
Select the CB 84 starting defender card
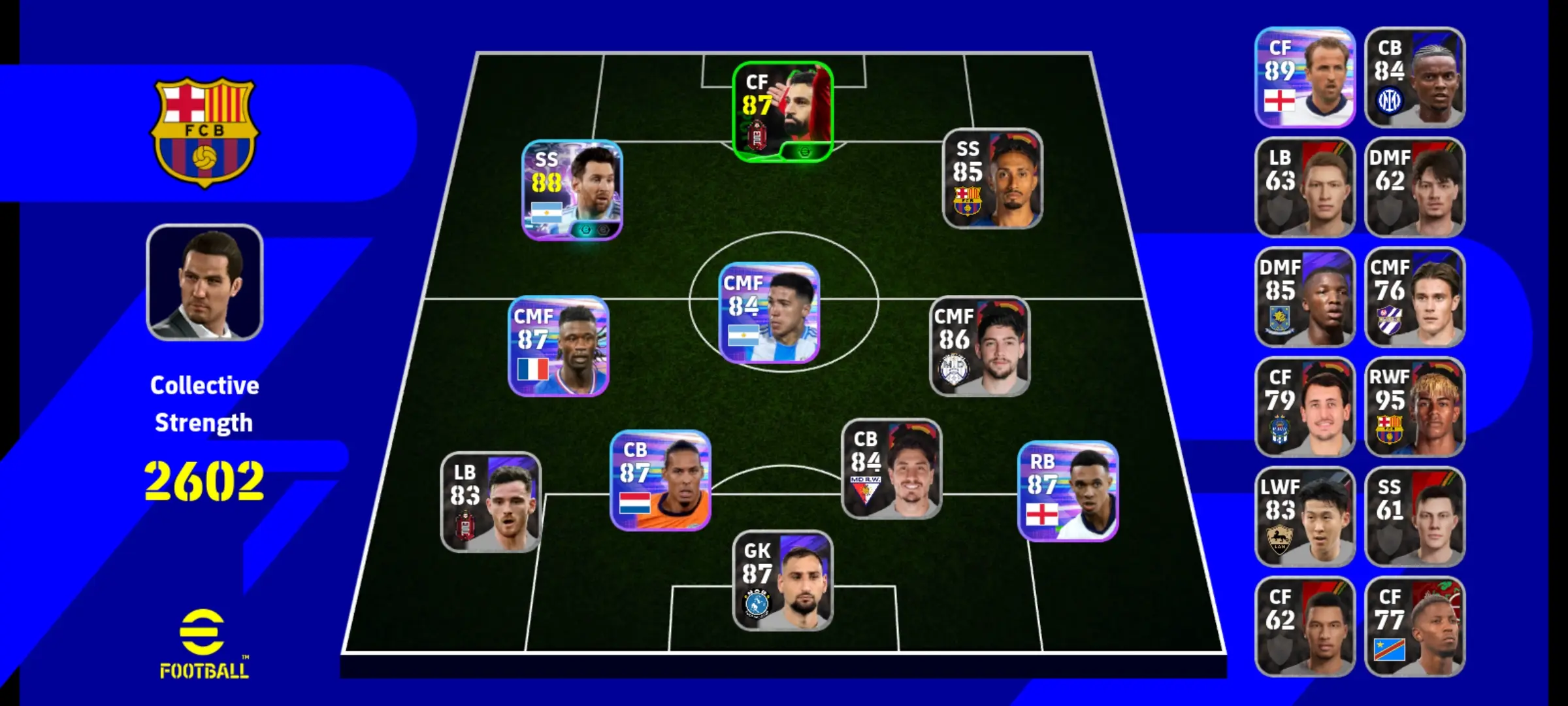tap(891, 469)
